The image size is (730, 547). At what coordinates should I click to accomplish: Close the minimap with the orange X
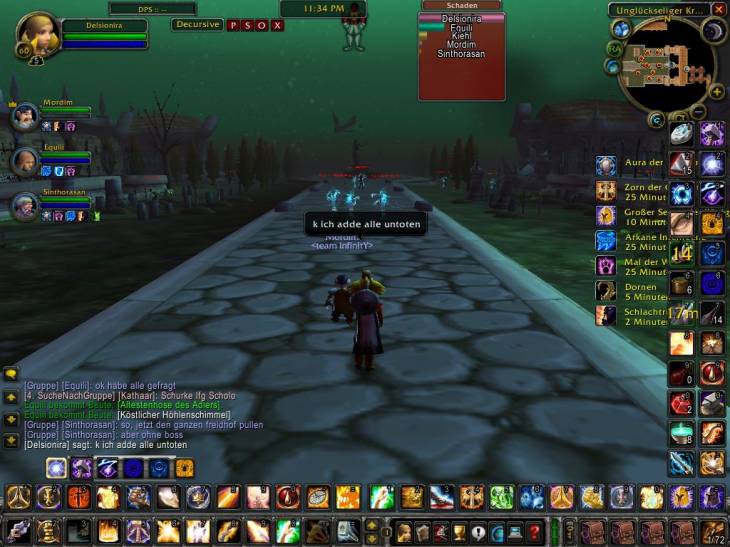pyautogui.click(x=719, y=10)
